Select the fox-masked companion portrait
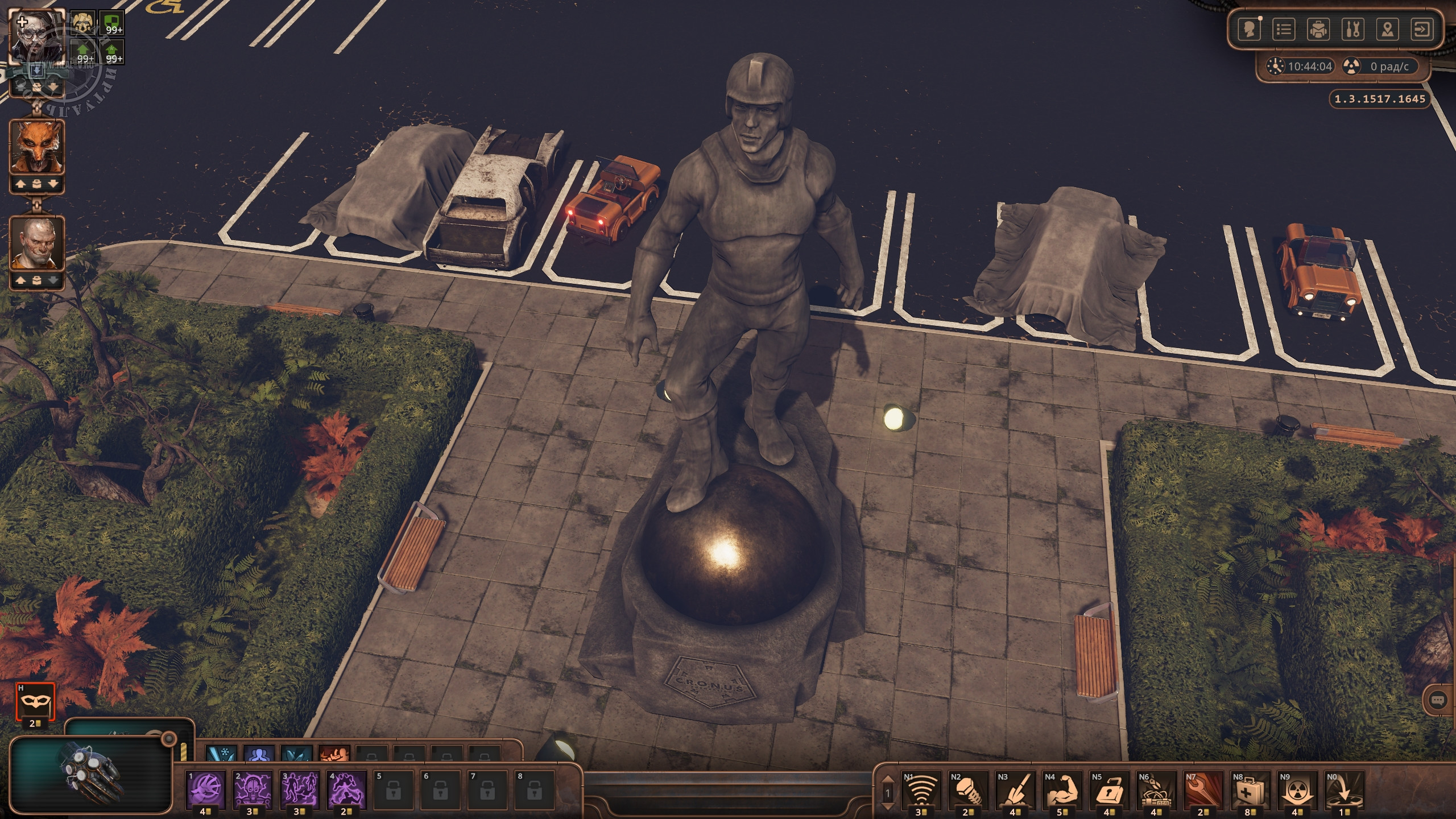The image size is (1456, 819). click(37, 148)
